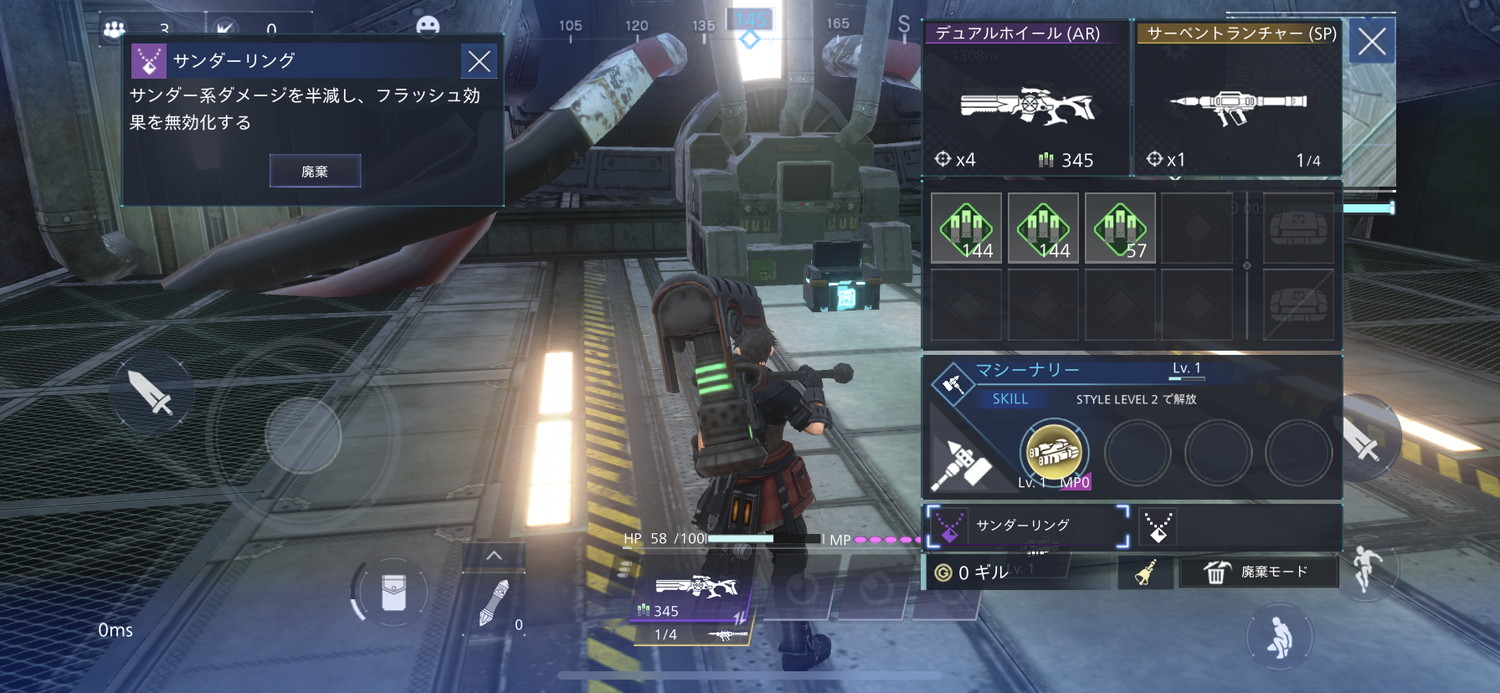Close the サンダーリング tooltip popup
The width and height of the screenshot is (1500, 693).
pyautogui.click(x=479, y=62)
